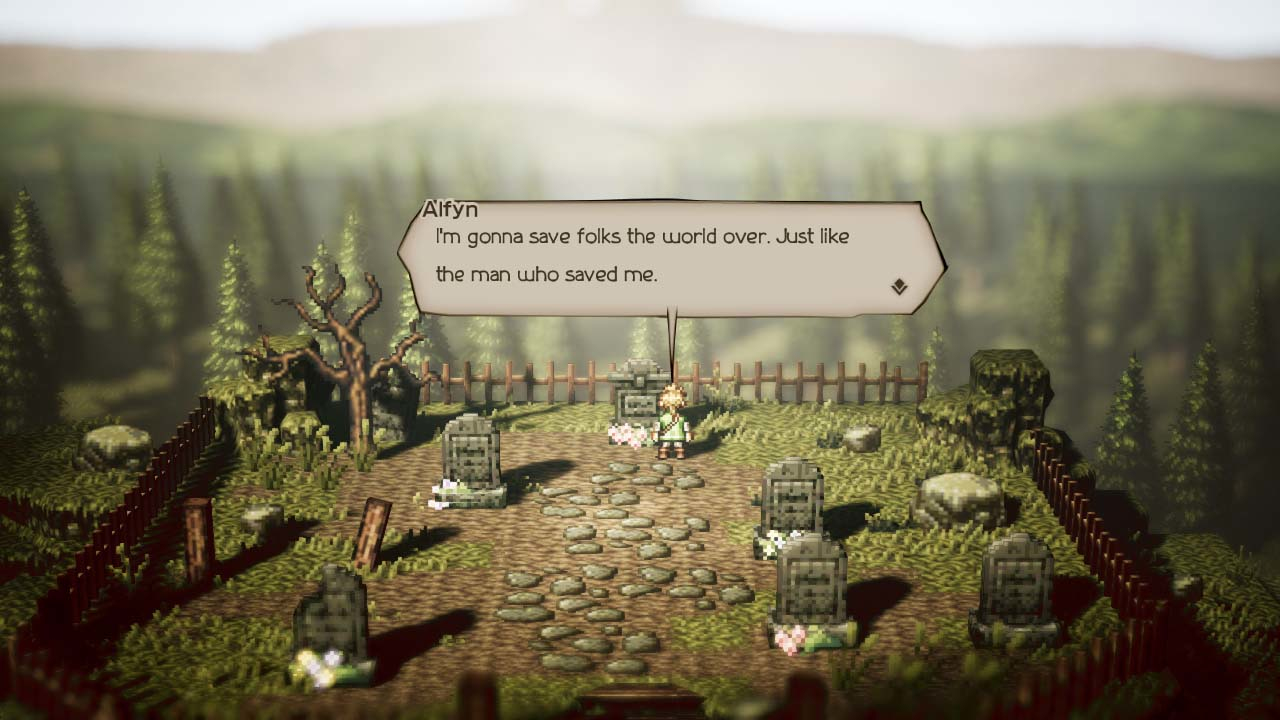This screenshot has height=720, width=1280.
Task: Click the pink flowers near bottom-right gravestone
Action: [790, 640]
